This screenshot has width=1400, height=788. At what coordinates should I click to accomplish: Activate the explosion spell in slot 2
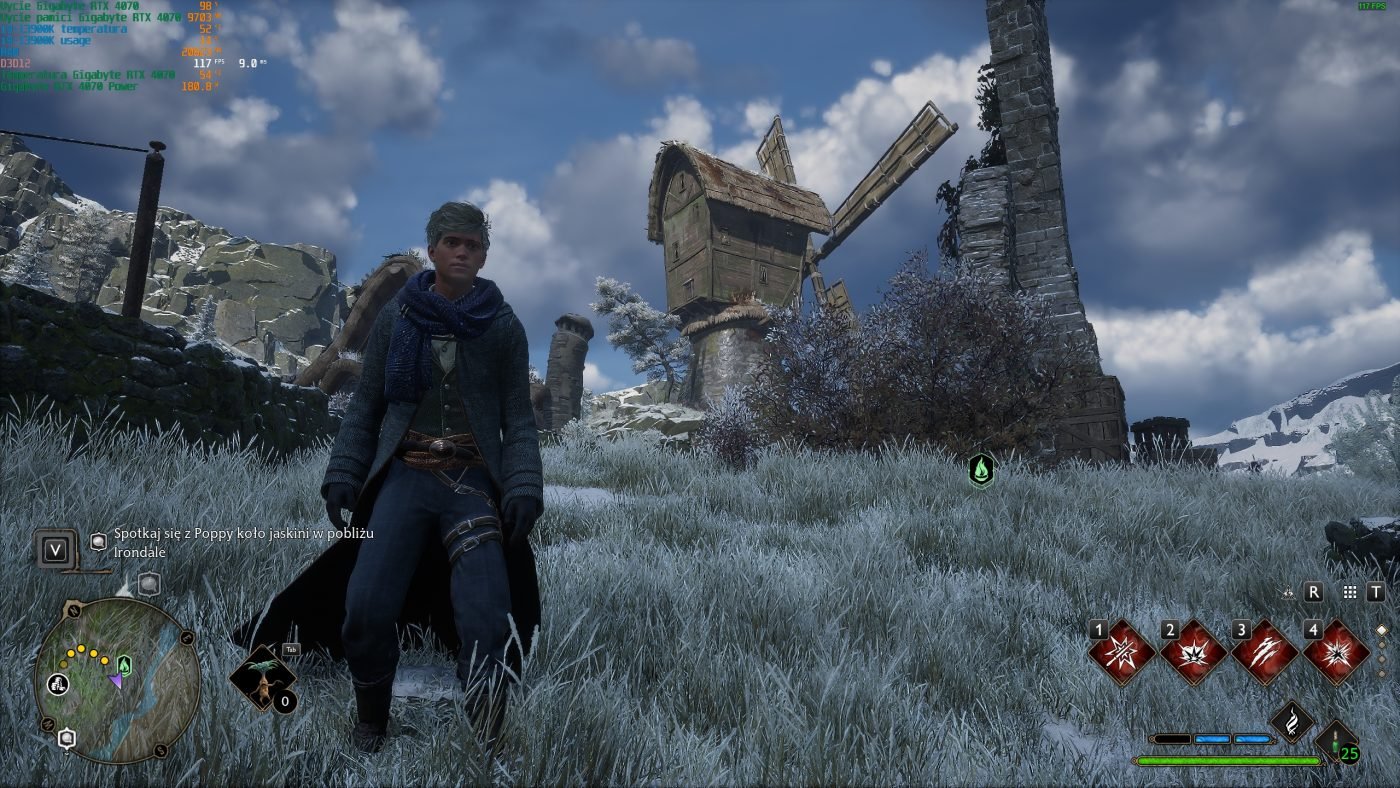[1194, 654]
